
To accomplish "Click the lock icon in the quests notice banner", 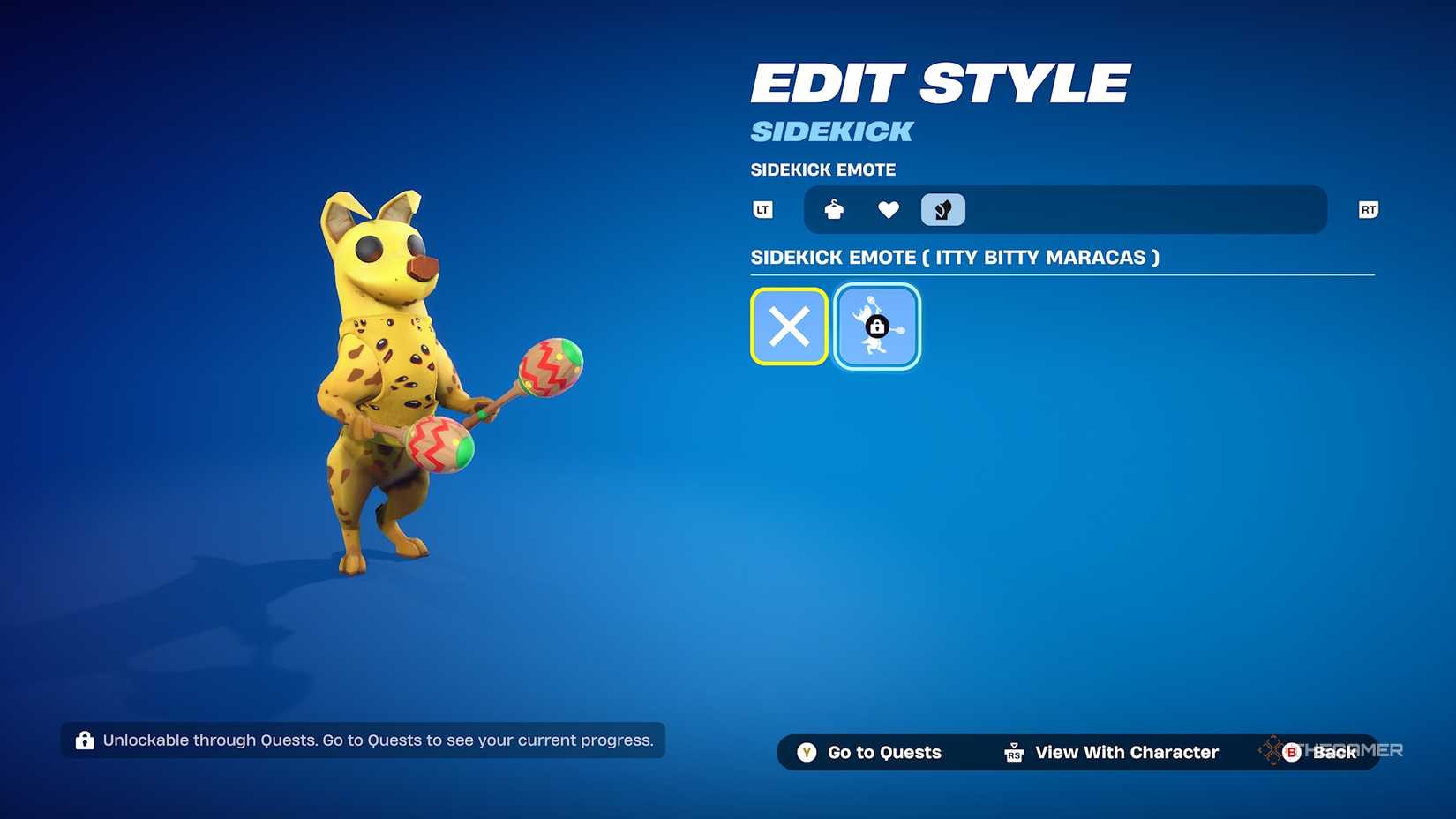I will pos(85,740).
